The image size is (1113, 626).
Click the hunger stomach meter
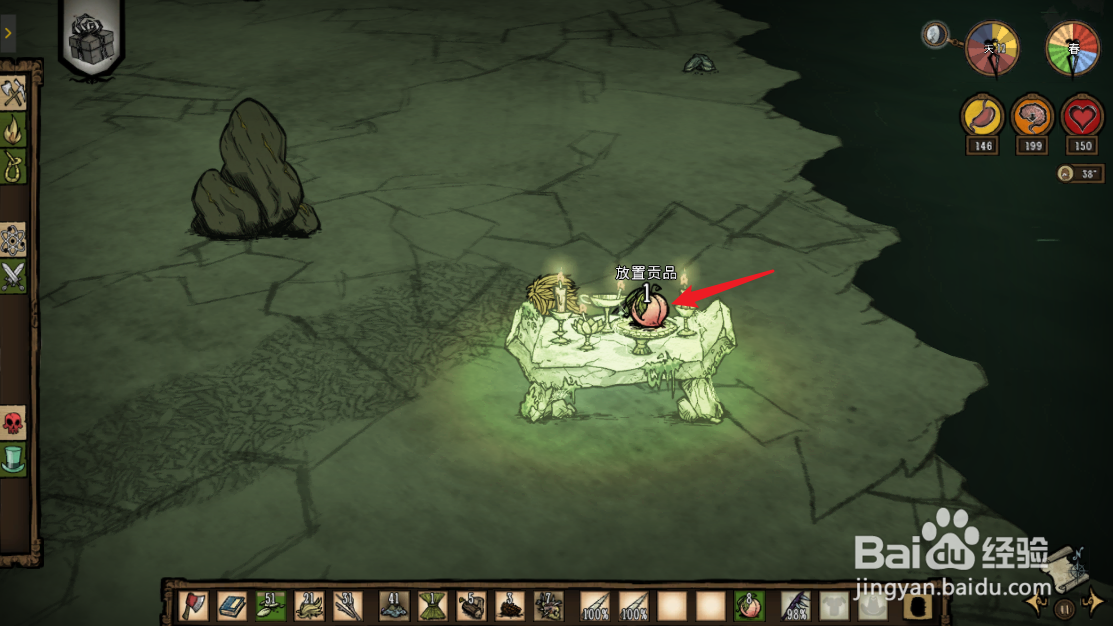pyautogui.click(x=983, y=116)
